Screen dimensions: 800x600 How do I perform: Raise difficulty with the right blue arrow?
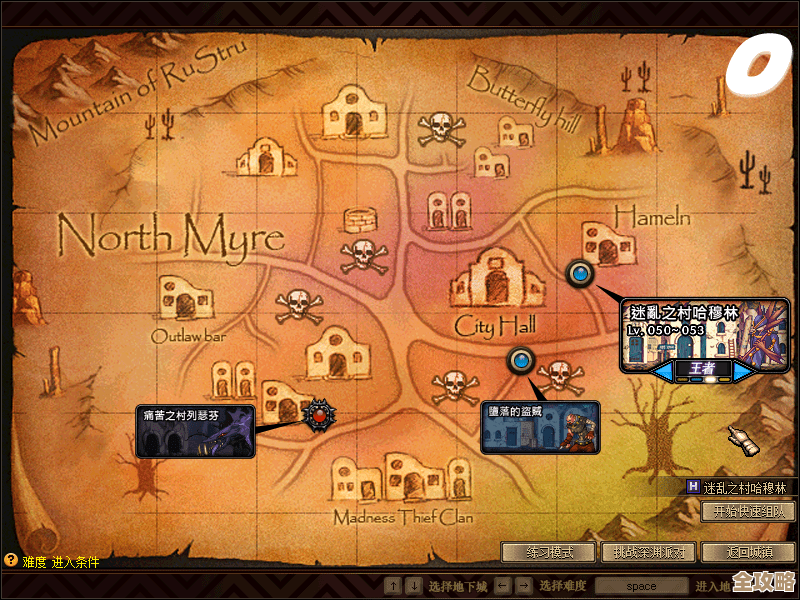pos(743,370)
